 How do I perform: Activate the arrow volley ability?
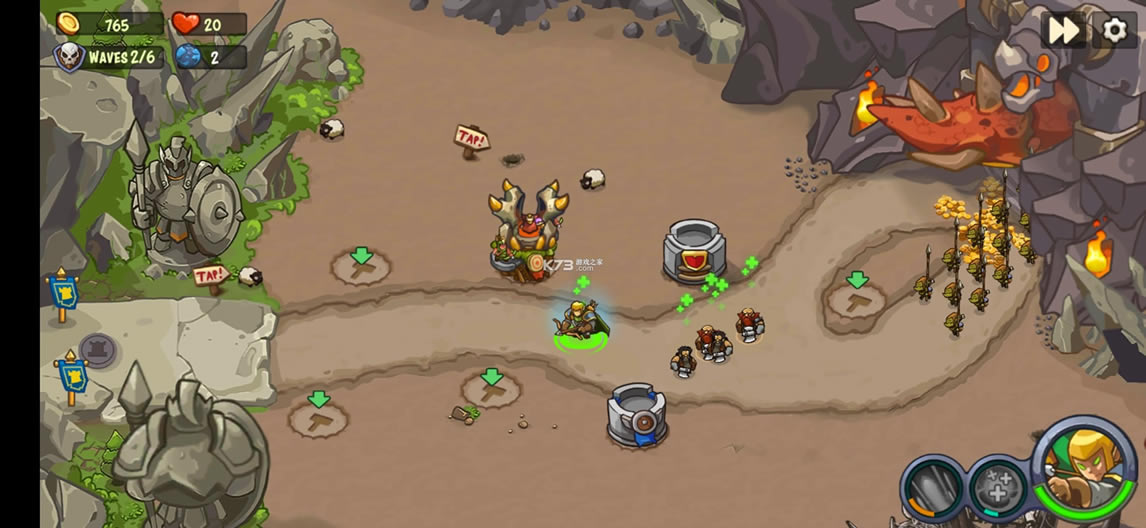point(933,488)
